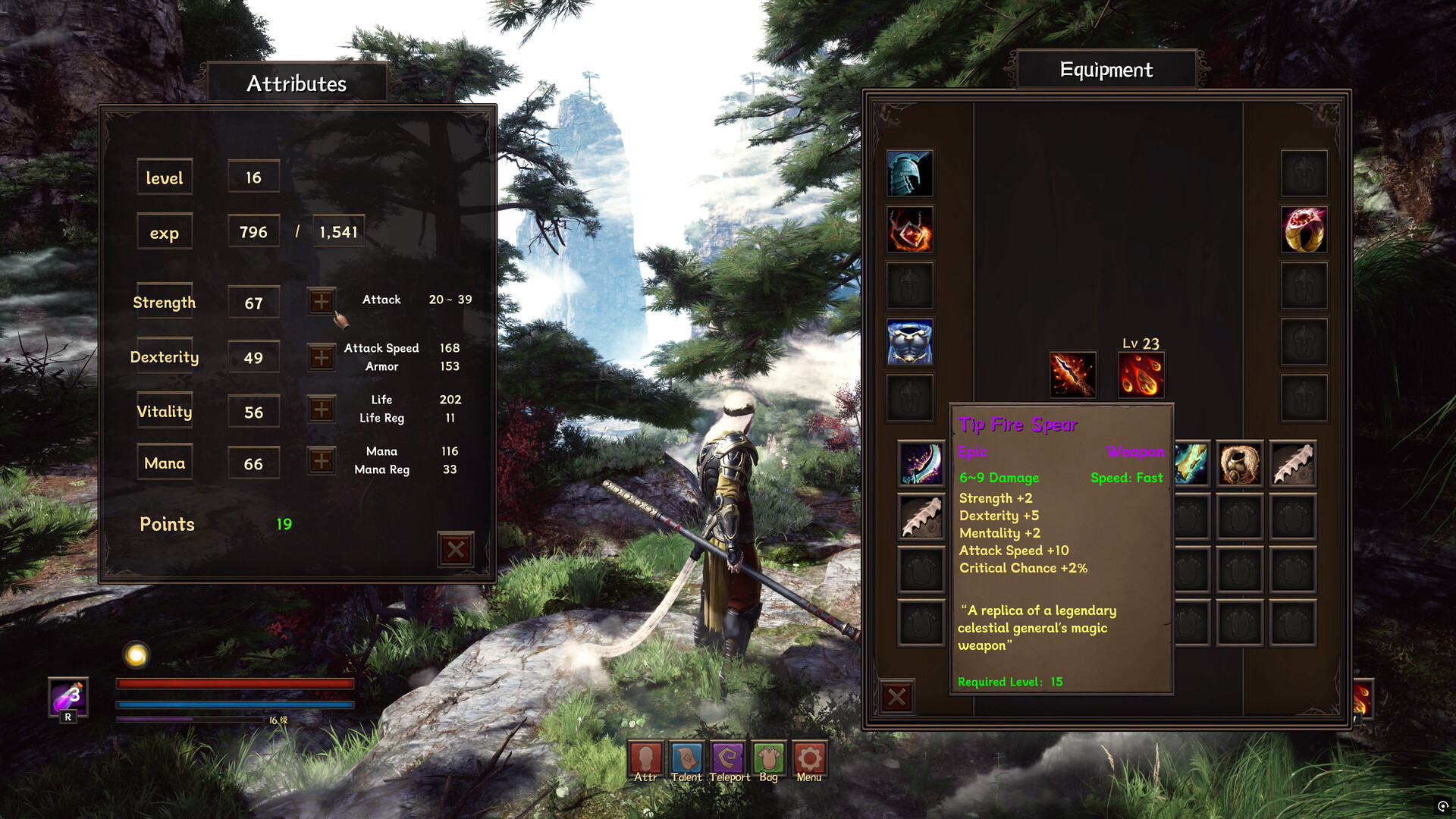Raise Vitality by one point
Viewport: 1456px width, 819px height.
(322, 410)
